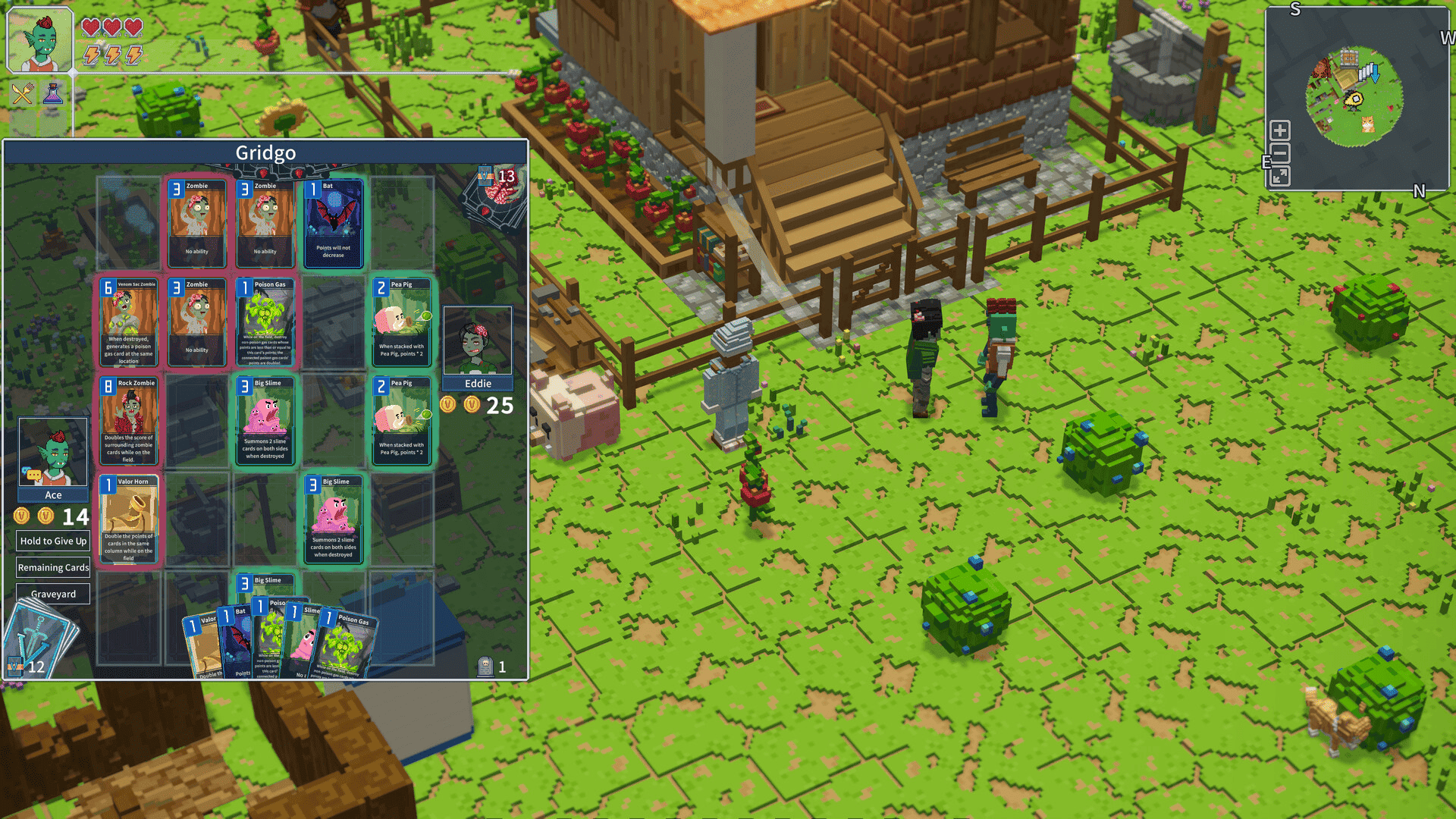Click a lightning bolt energy icon
The height and width of the screenshot is (819, 1456).
90,55
